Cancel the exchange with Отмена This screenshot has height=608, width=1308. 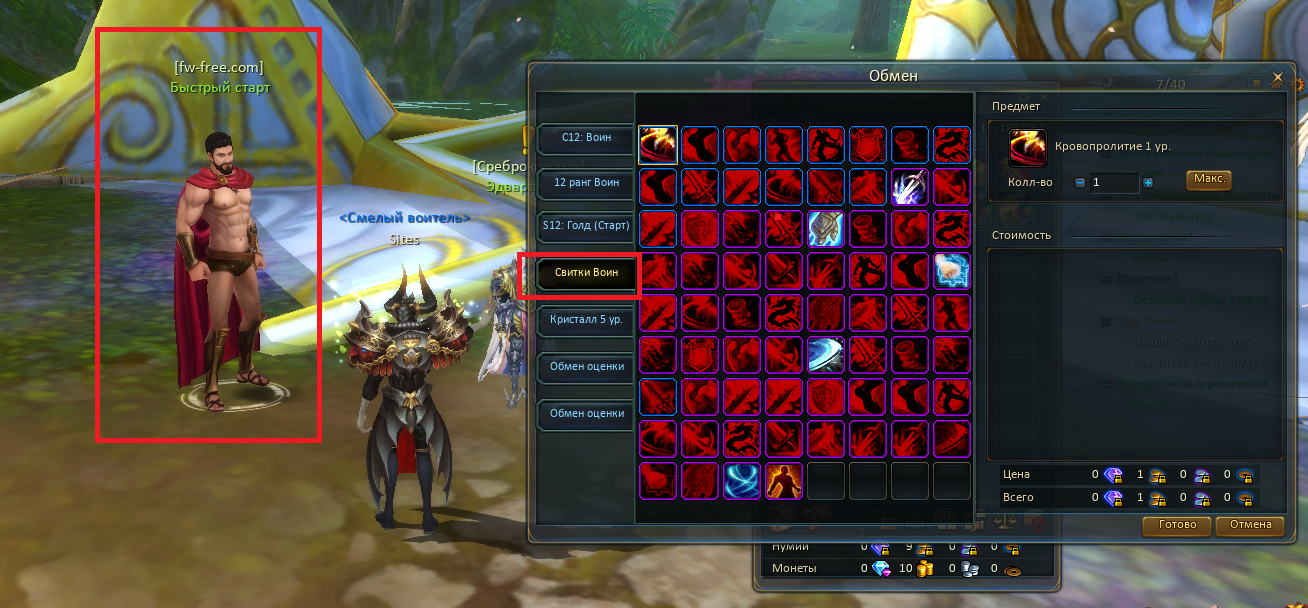(x=1250, y=525)
